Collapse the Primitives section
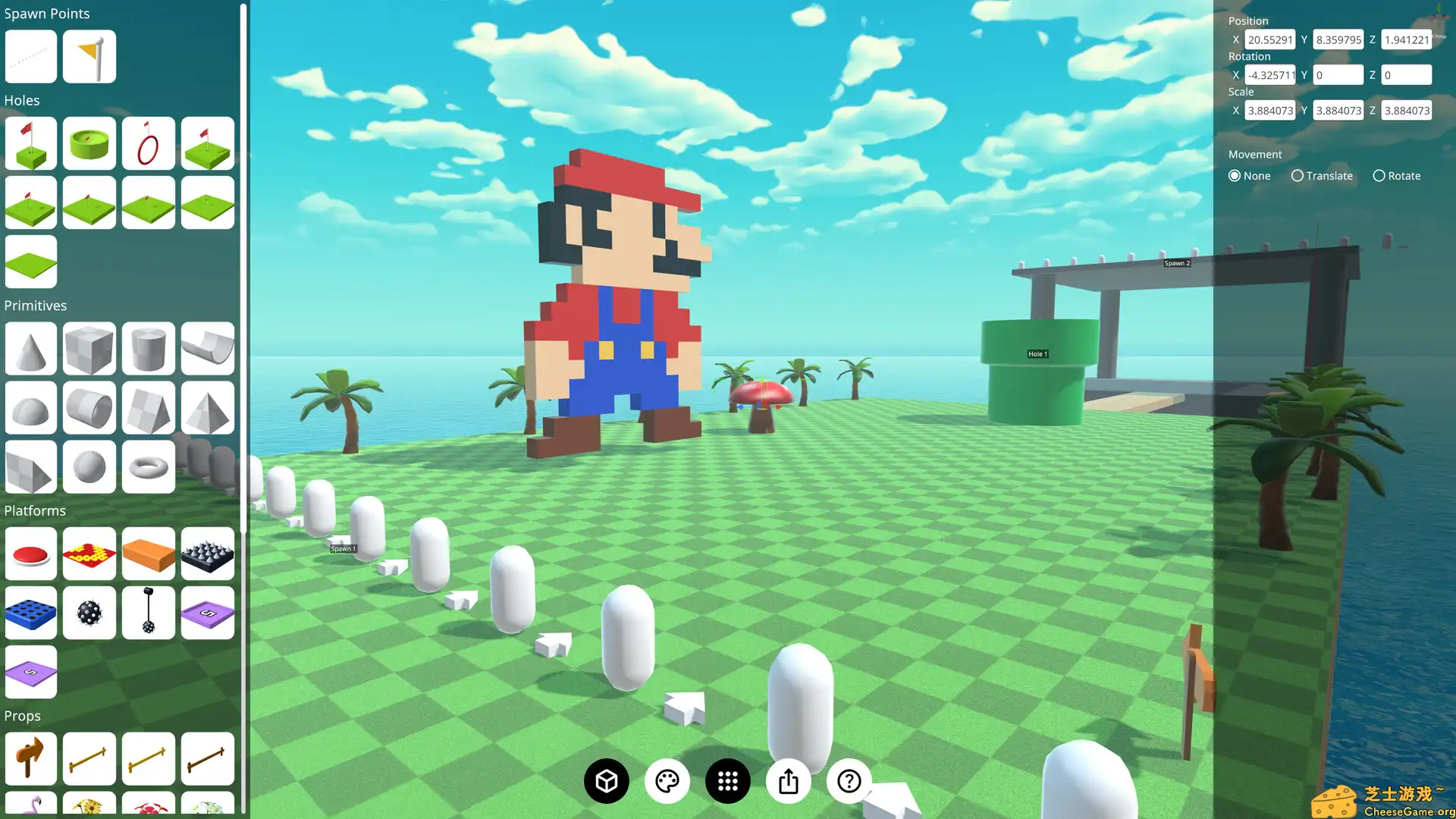1456x819 pixels. [x=36, y=306]
